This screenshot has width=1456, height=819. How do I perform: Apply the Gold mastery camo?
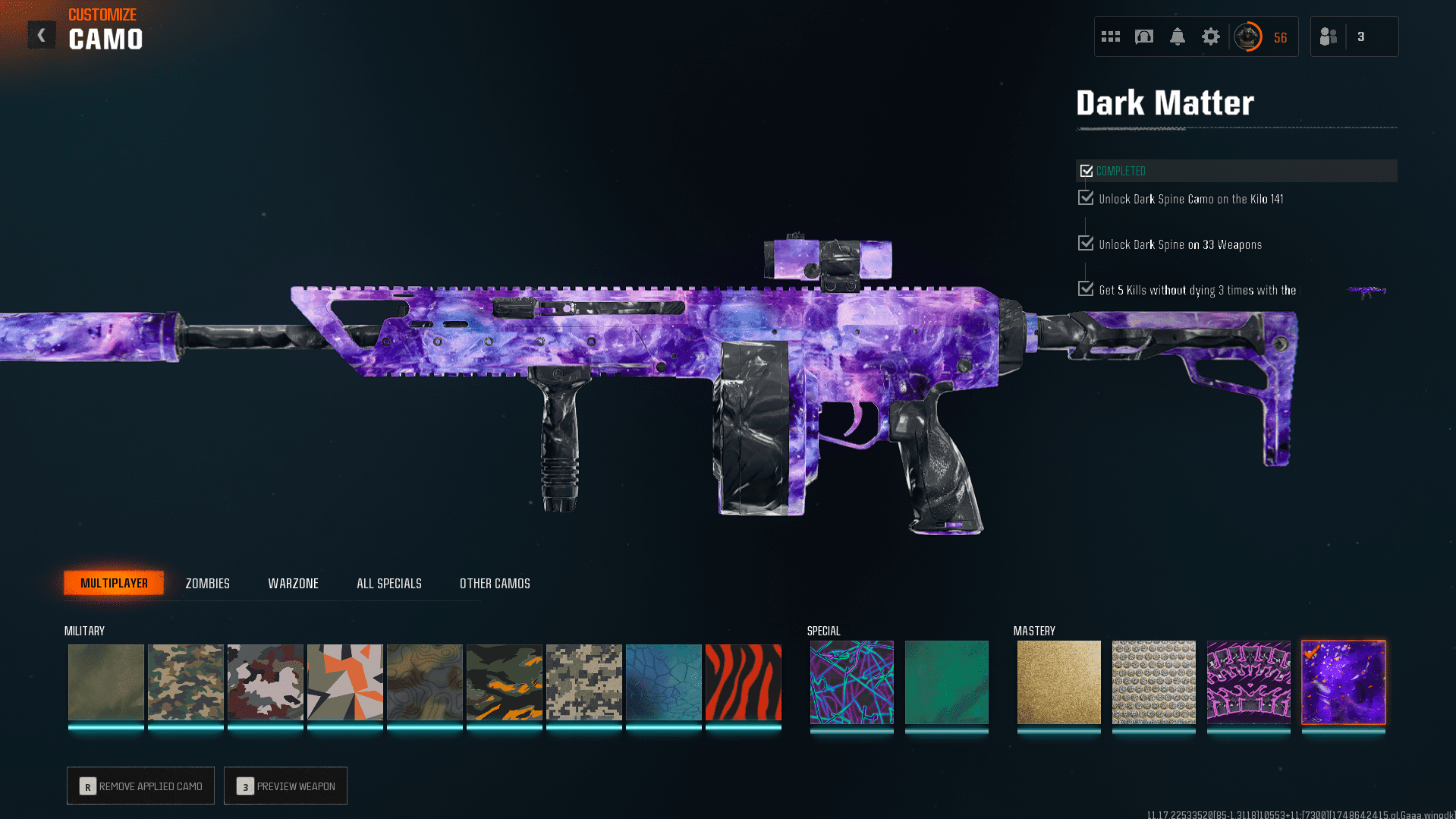pos(1058,682)
